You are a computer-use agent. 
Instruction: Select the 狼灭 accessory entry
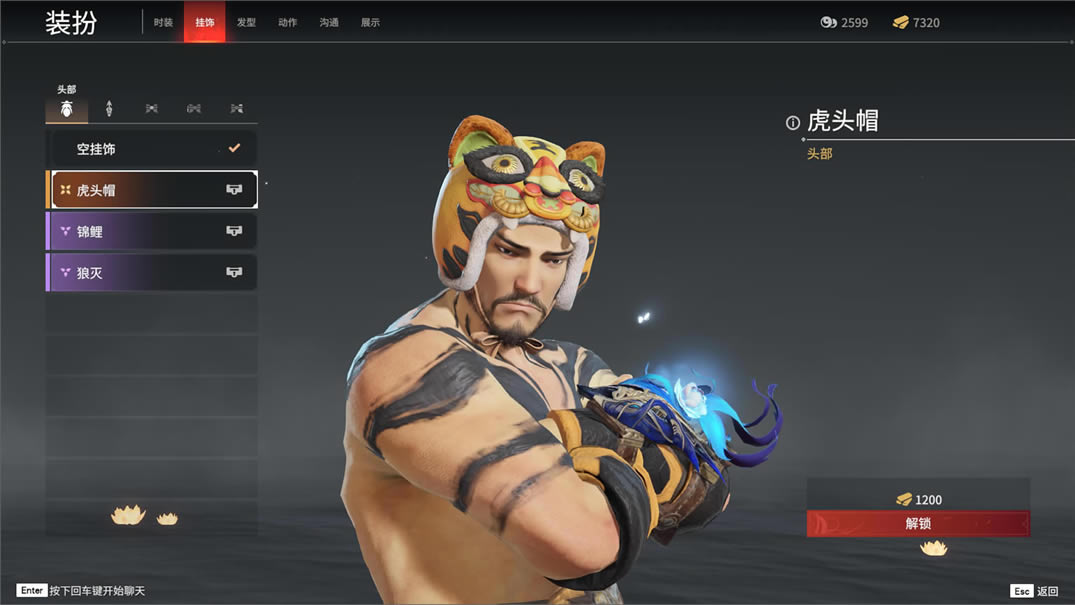[x=152, y=272]
